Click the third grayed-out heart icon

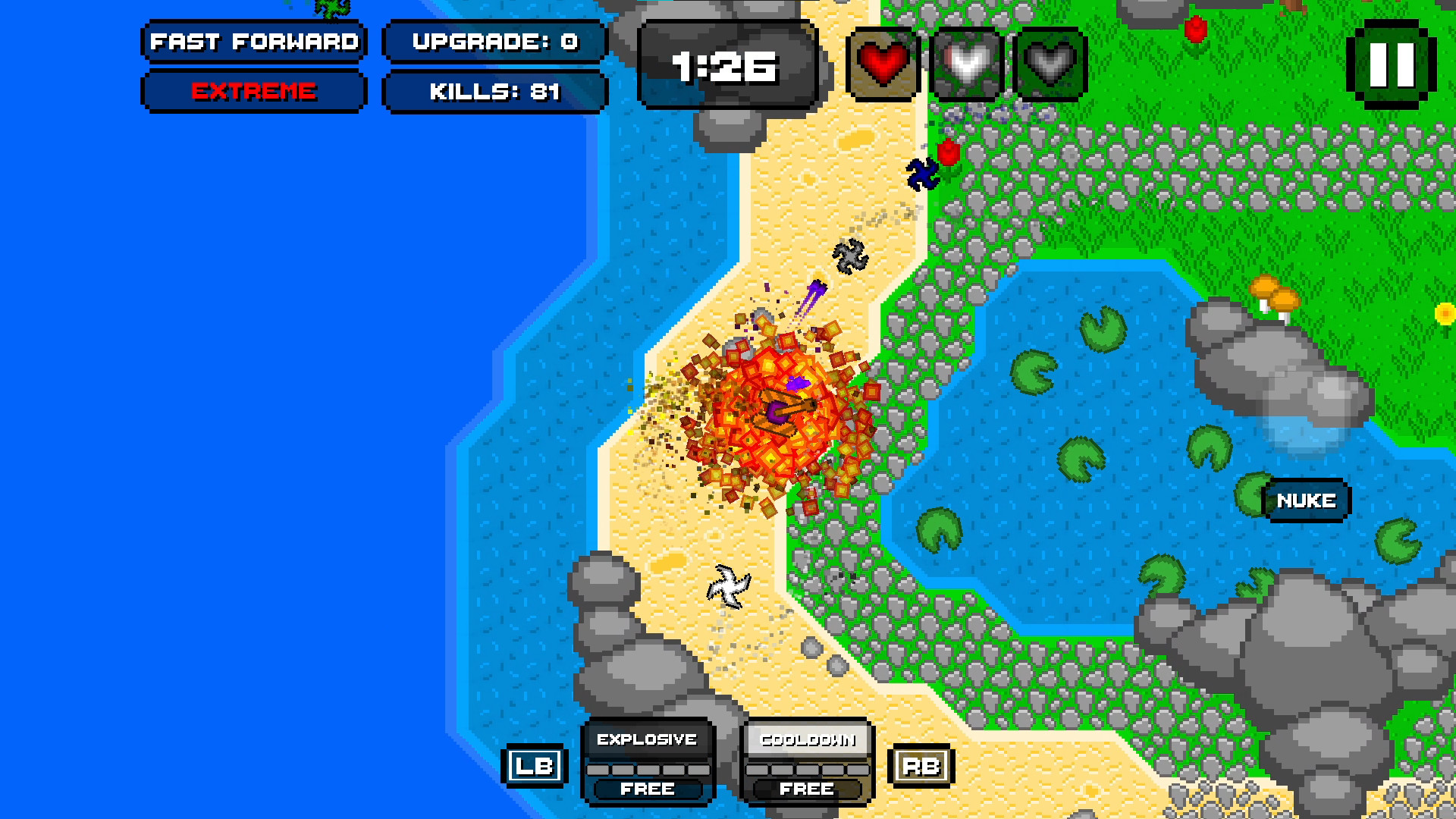(x=1050, y=64)
